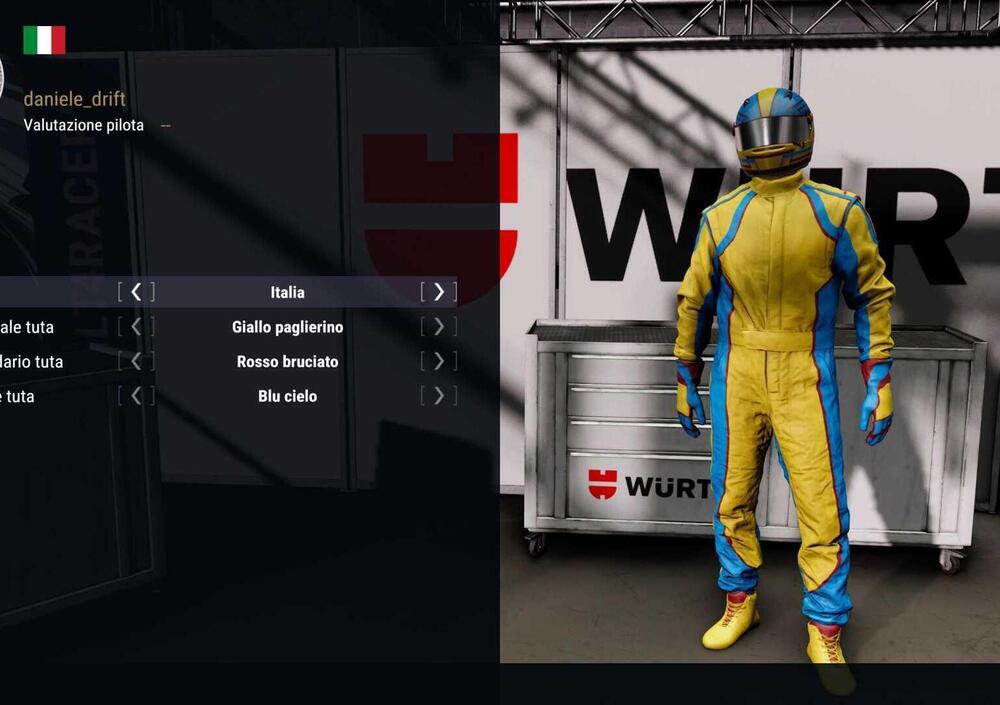Select previous color before Rosso bruciato
The width and height of the screenshot is (1000, 705).
point(136,361)
